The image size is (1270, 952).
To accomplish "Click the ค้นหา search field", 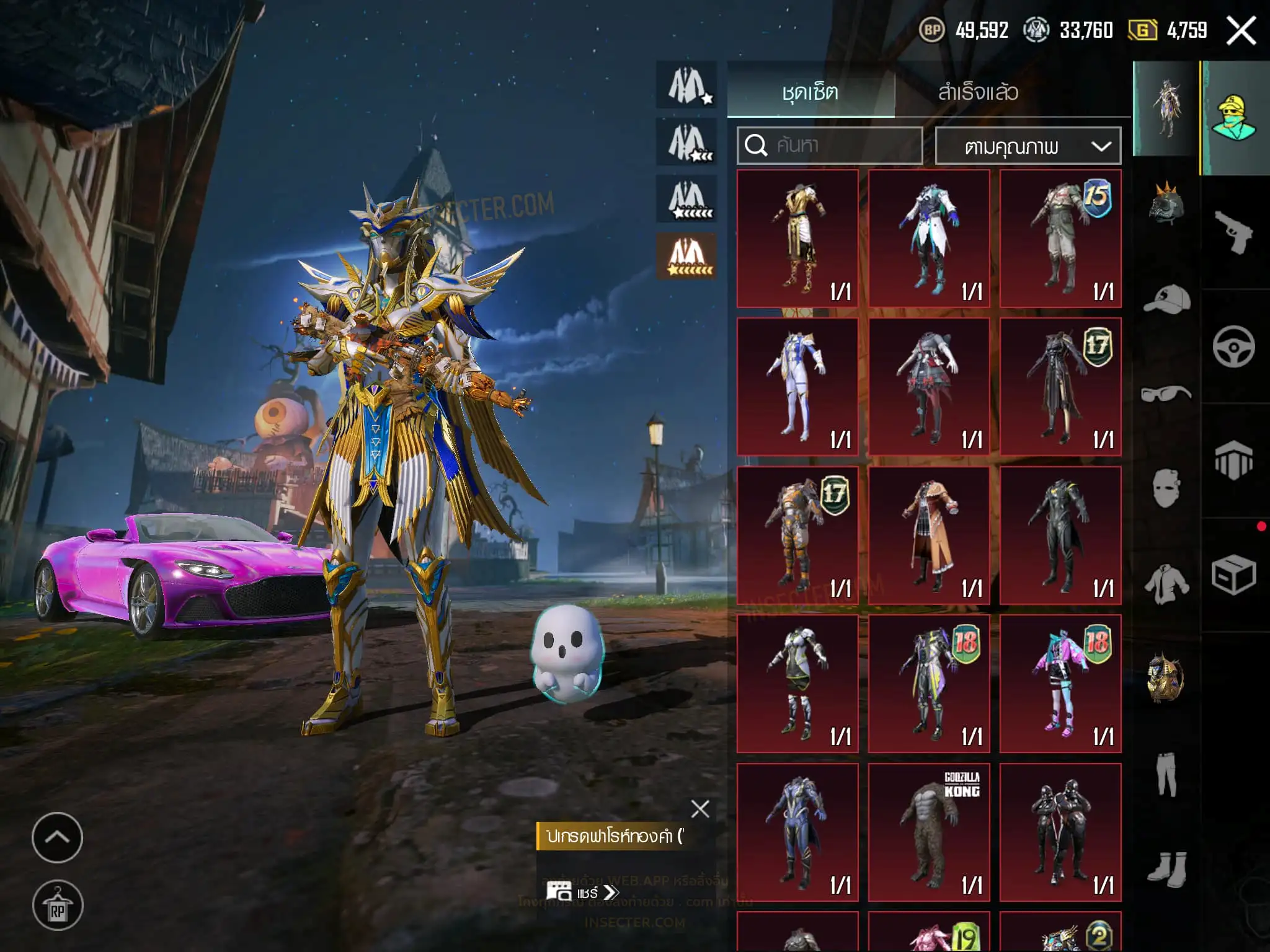I will 829,146.
